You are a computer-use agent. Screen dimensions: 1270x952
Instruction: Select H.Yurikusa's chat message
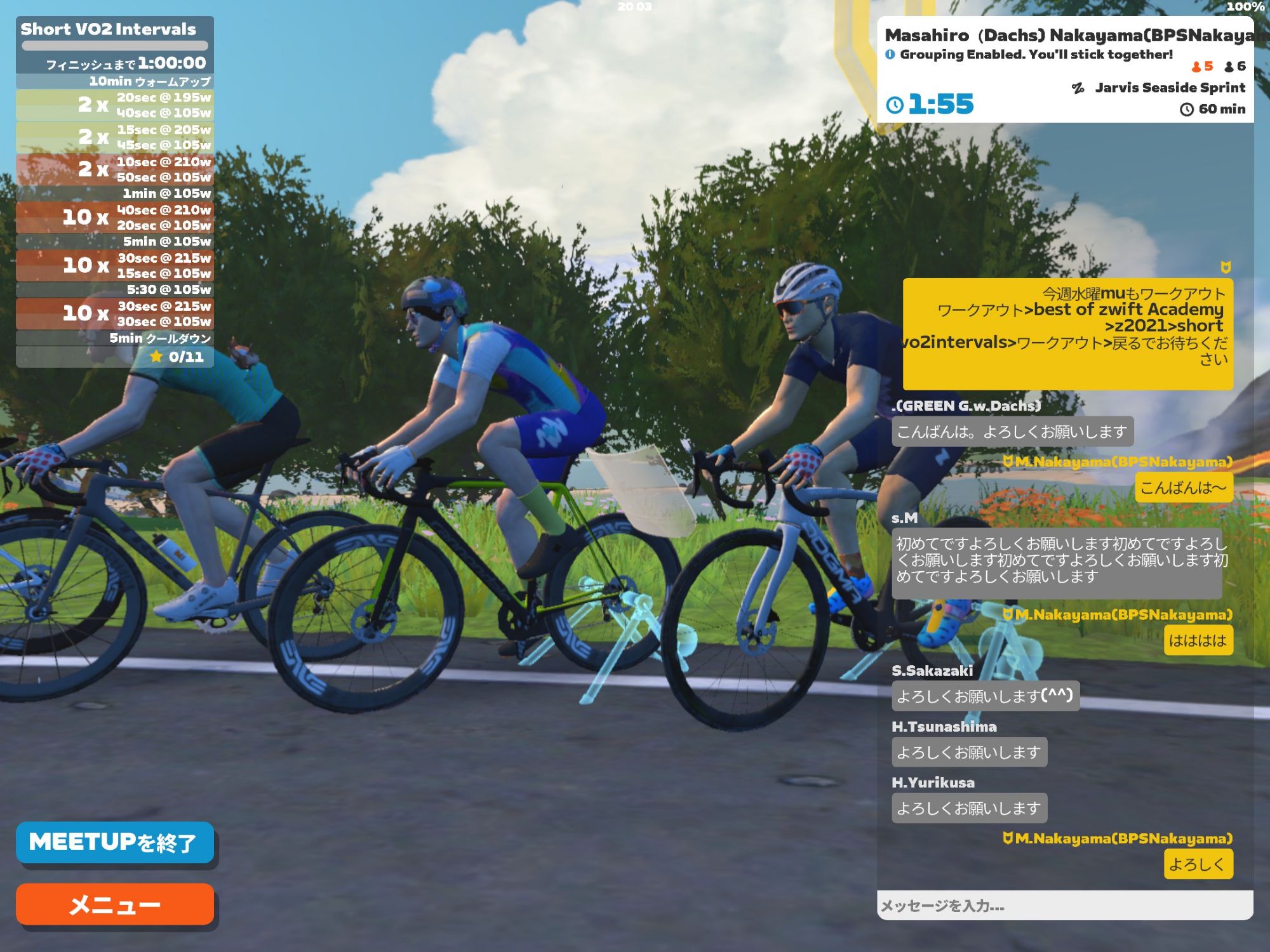pos(969,808)
